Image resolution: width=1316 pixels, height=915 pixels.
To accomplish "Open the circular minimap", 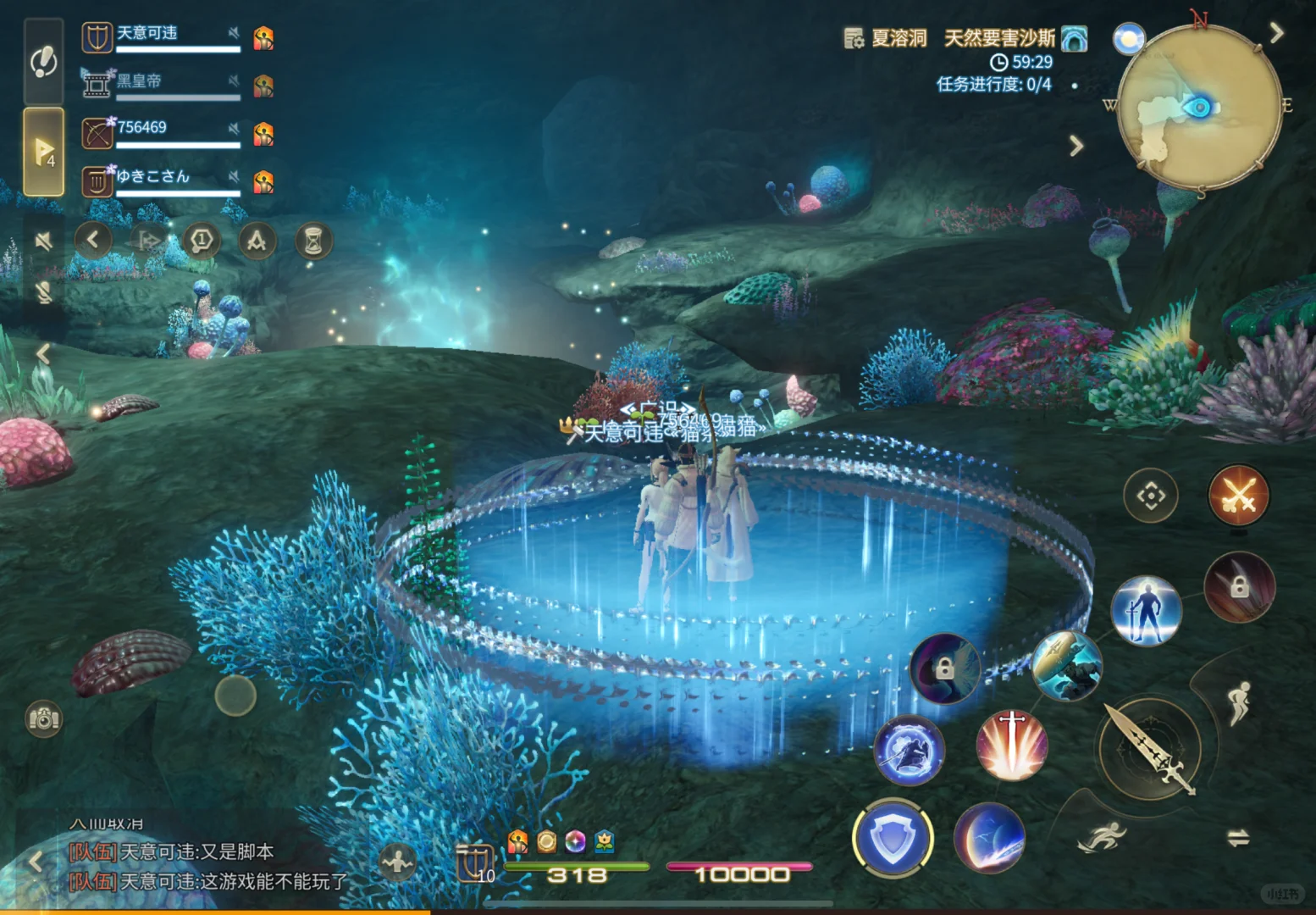I will point(1199,107).
